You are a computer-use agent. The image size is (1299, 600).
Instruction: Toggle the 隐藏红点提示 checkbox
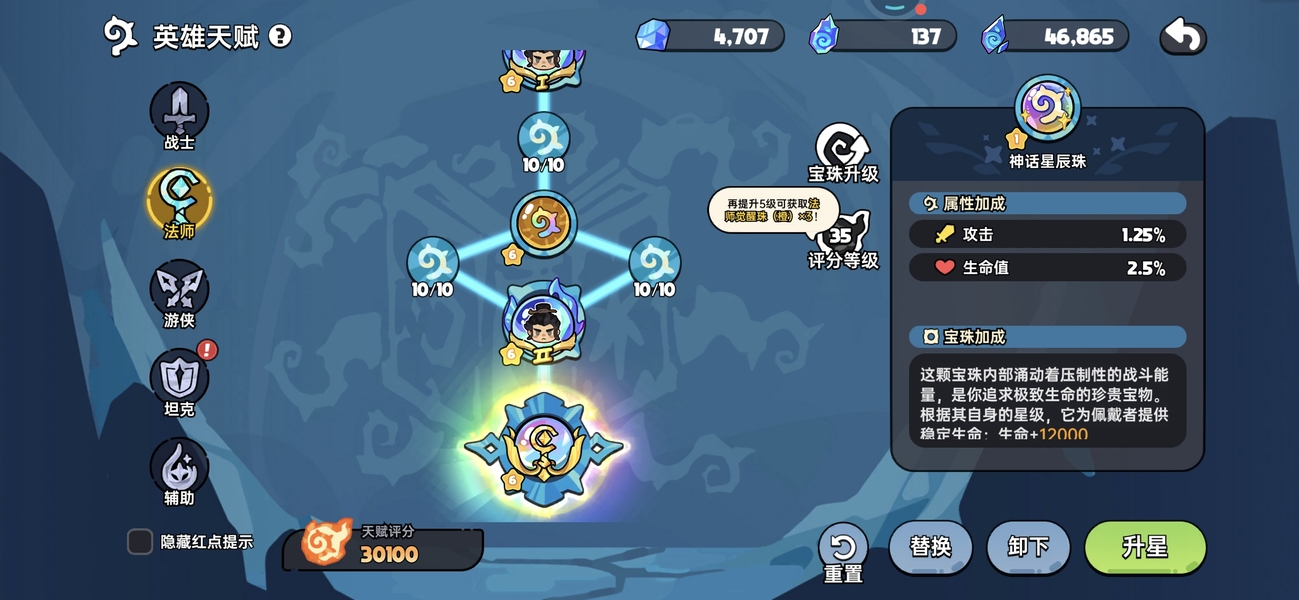pyautogui.click(x=140, y=542)
